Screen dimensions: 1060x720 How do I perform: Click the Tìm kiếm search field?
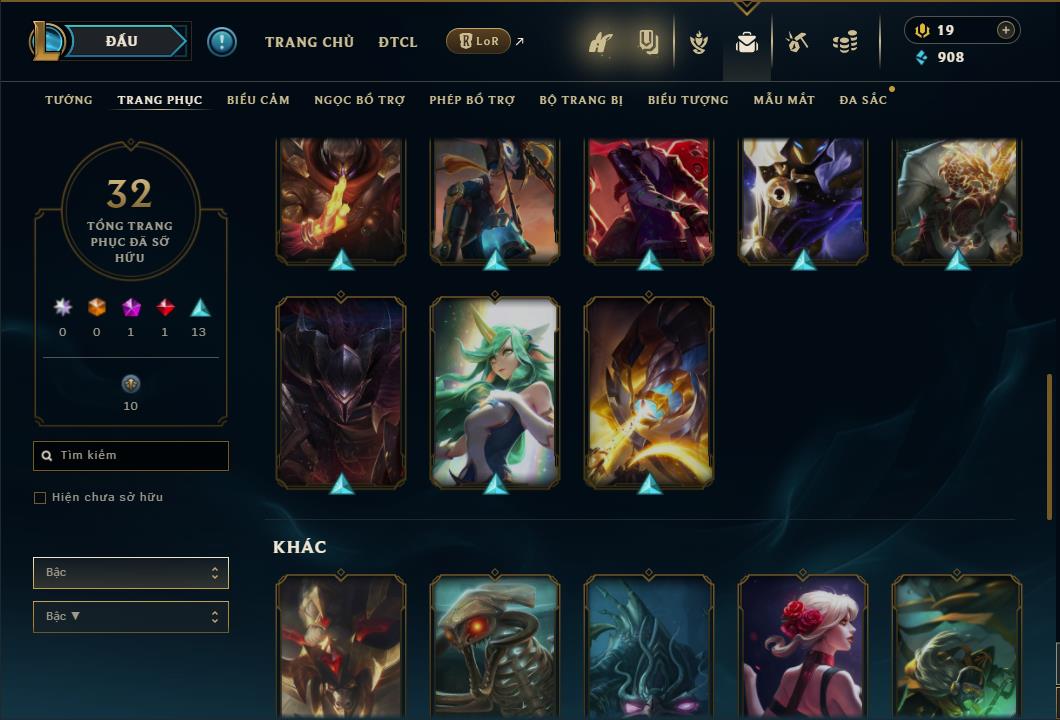[x=131, y=456]
